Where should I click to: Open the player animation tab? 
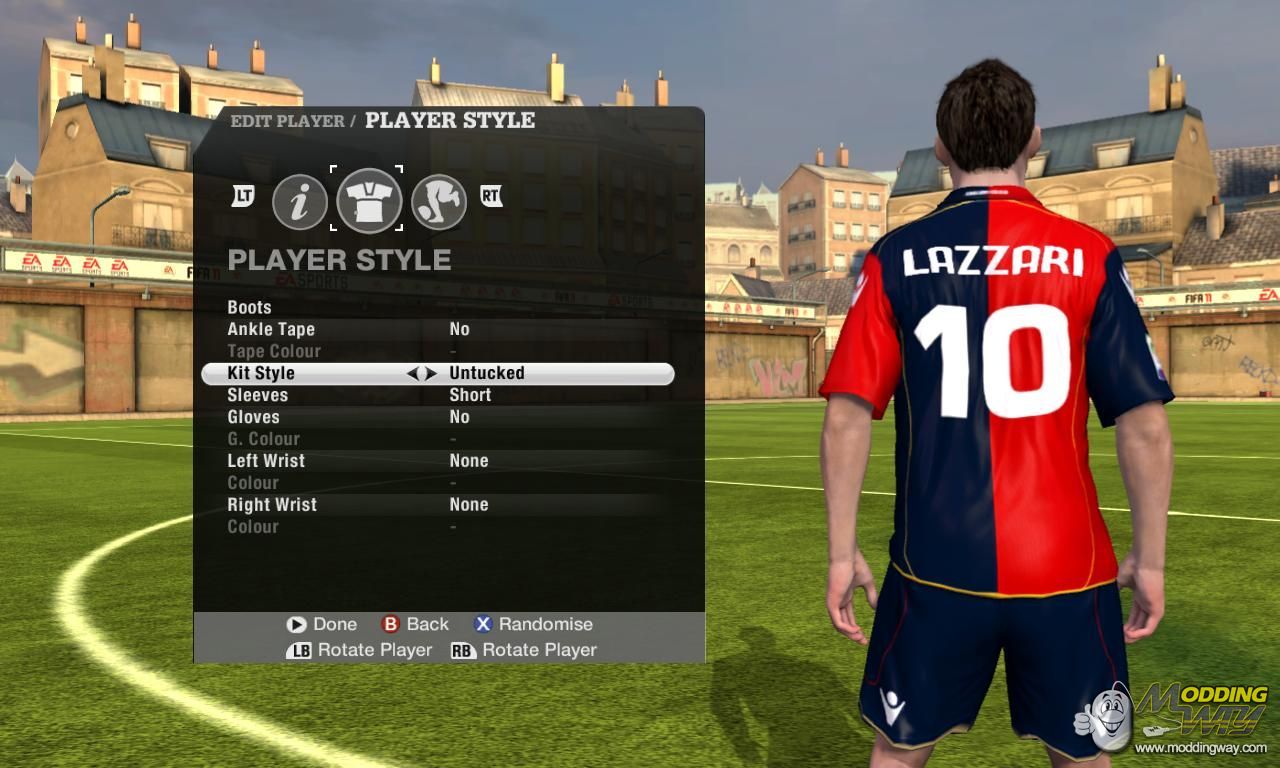(x=438, y=201)
